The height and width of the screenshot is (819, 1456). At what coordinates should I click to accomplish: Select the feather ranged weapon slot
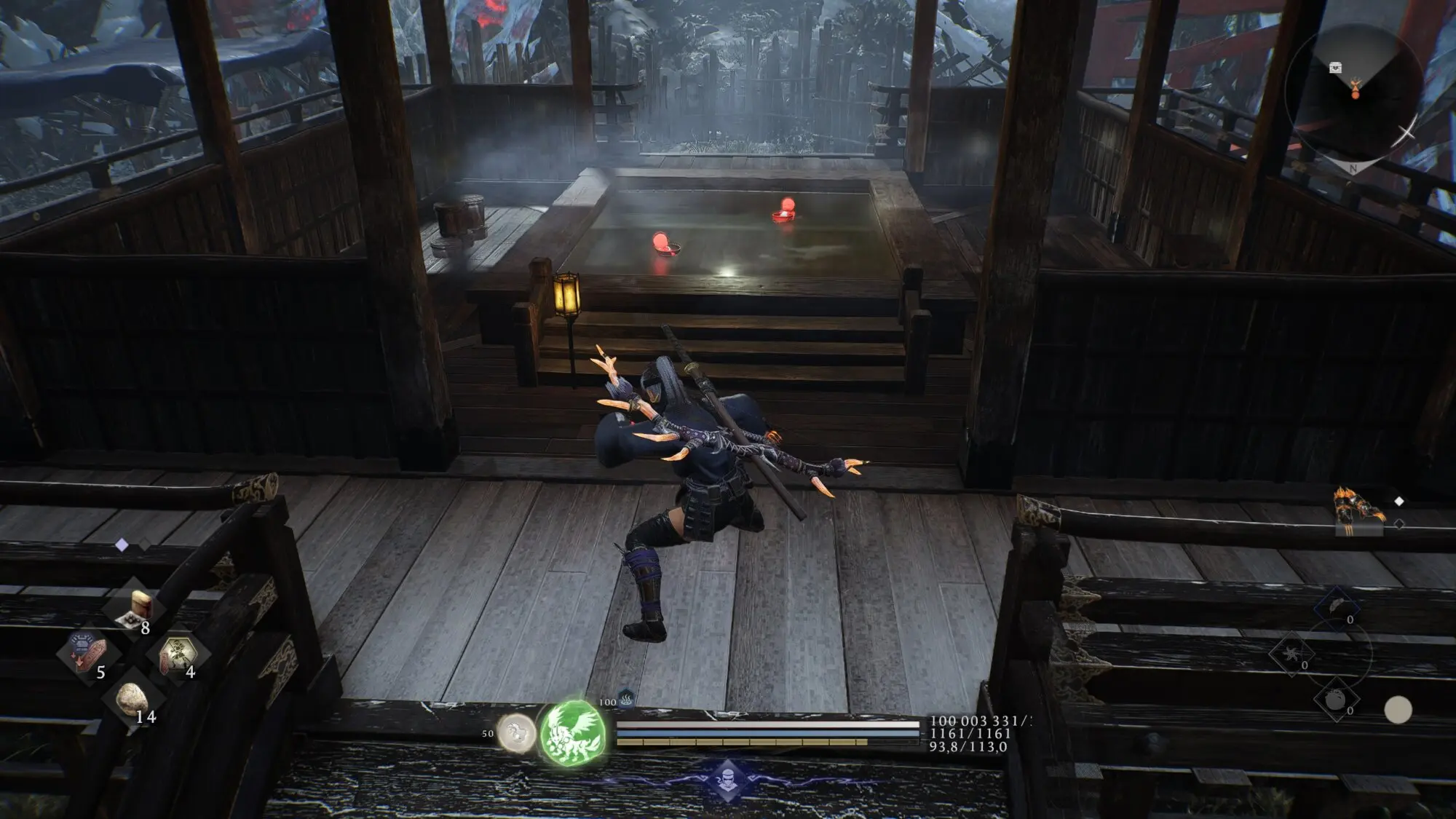(x=1337, y=607)
